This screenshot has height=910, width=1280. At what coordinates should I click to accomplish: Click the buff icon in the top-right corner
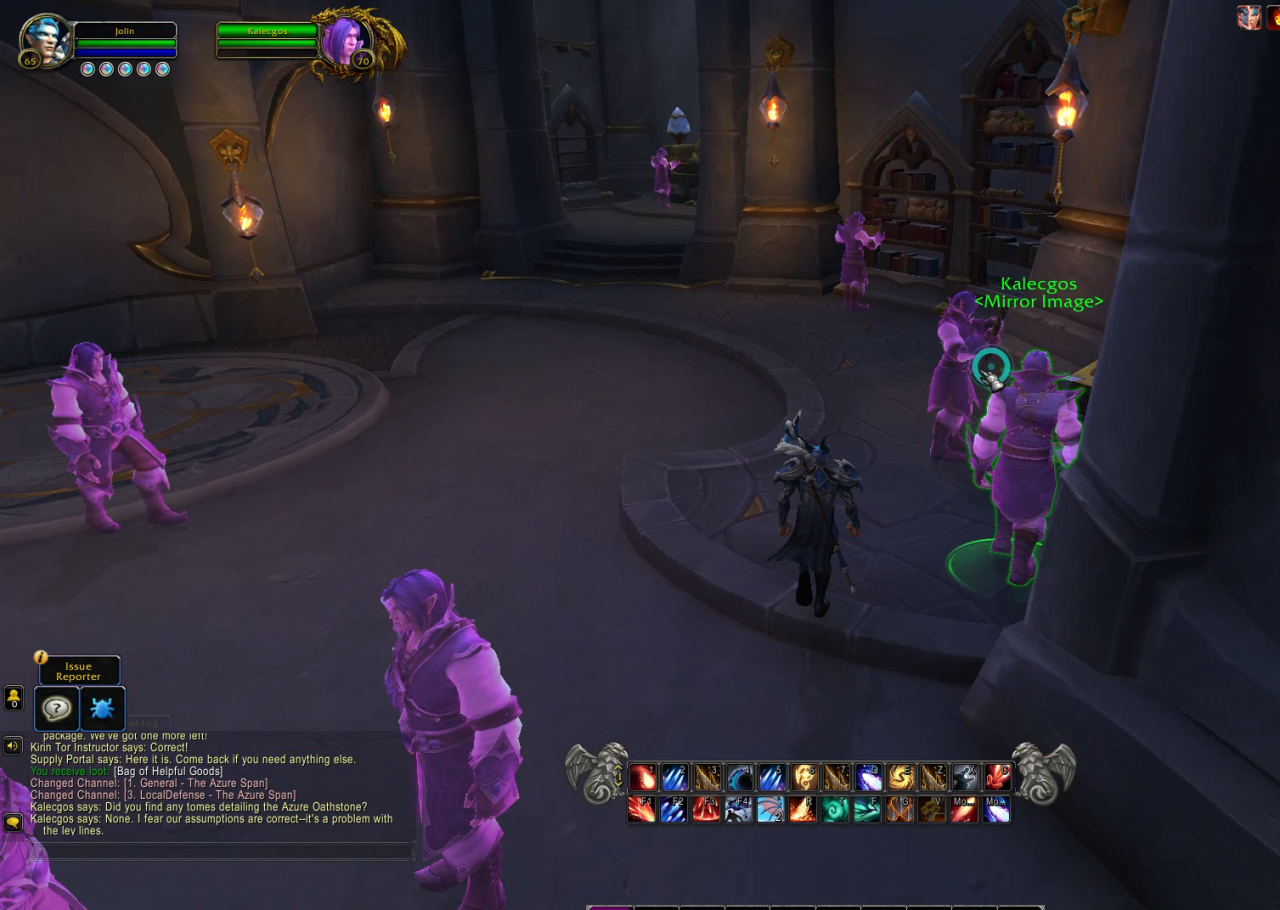(1249, 17)
